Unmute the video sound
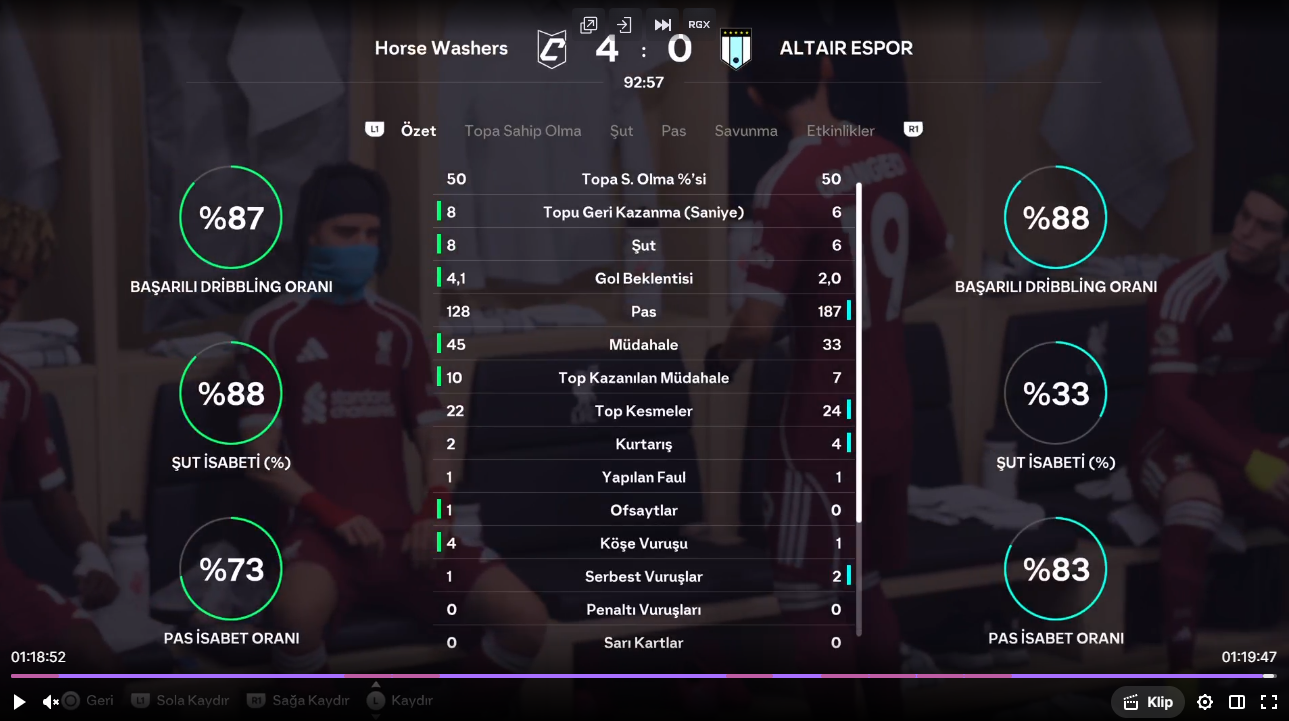This screenshot has height=721, width=1289. [50, 702]
